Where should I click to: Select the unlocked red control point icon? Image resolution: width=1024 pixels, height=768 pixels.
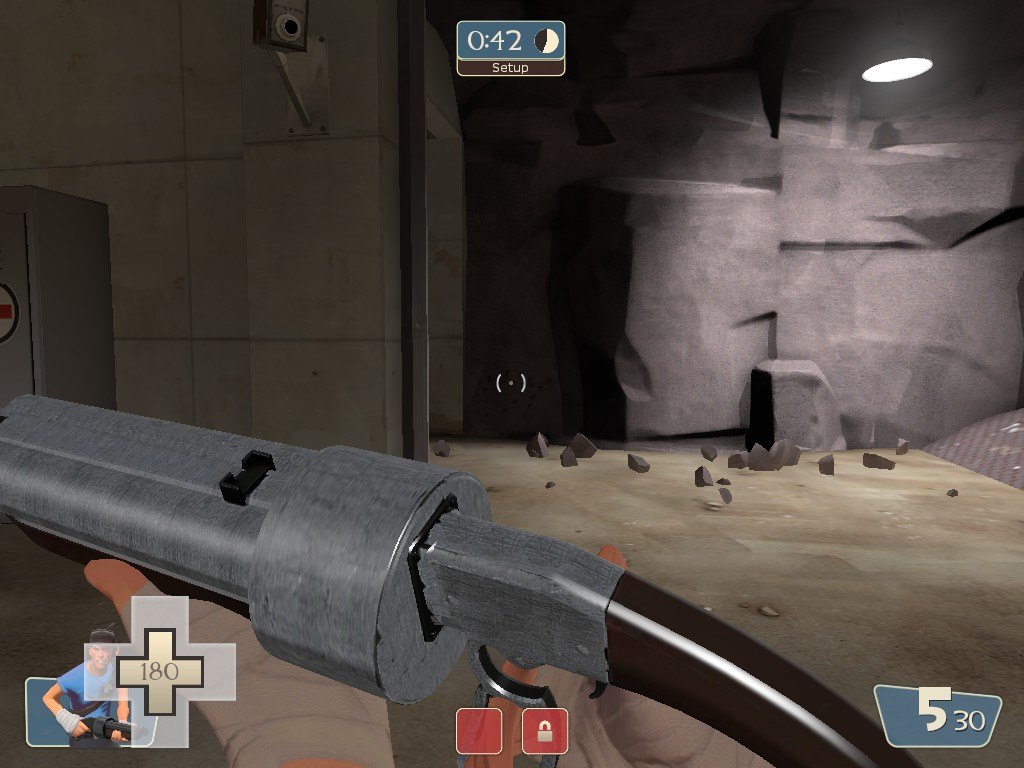(x=479, y=731)
